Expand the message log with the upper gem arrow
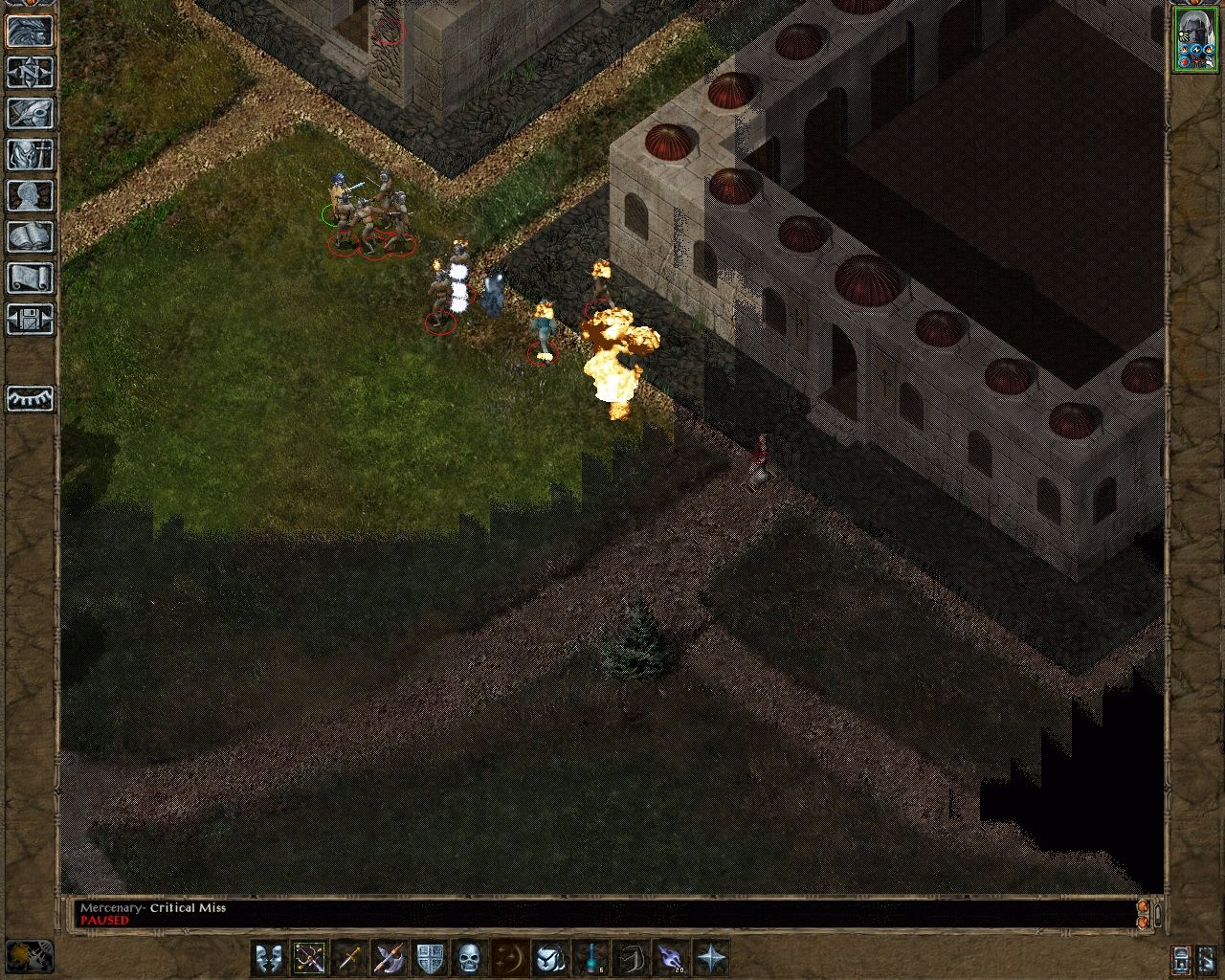Image resolution: width=1225 pixels, height=980 pixels. [1143, 907]
